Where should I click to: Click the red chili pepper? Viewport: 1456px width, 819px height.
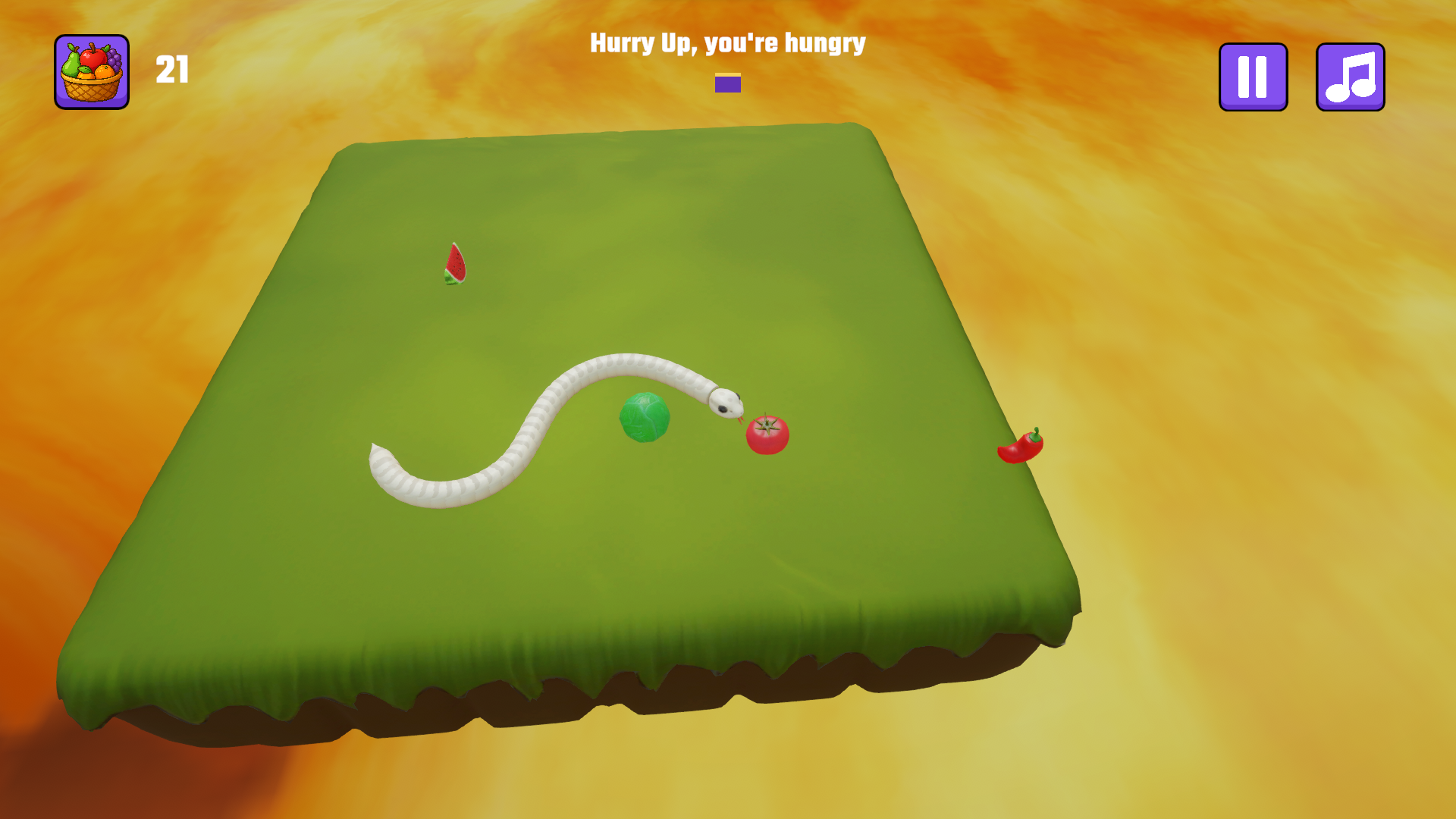[1021, 447]
